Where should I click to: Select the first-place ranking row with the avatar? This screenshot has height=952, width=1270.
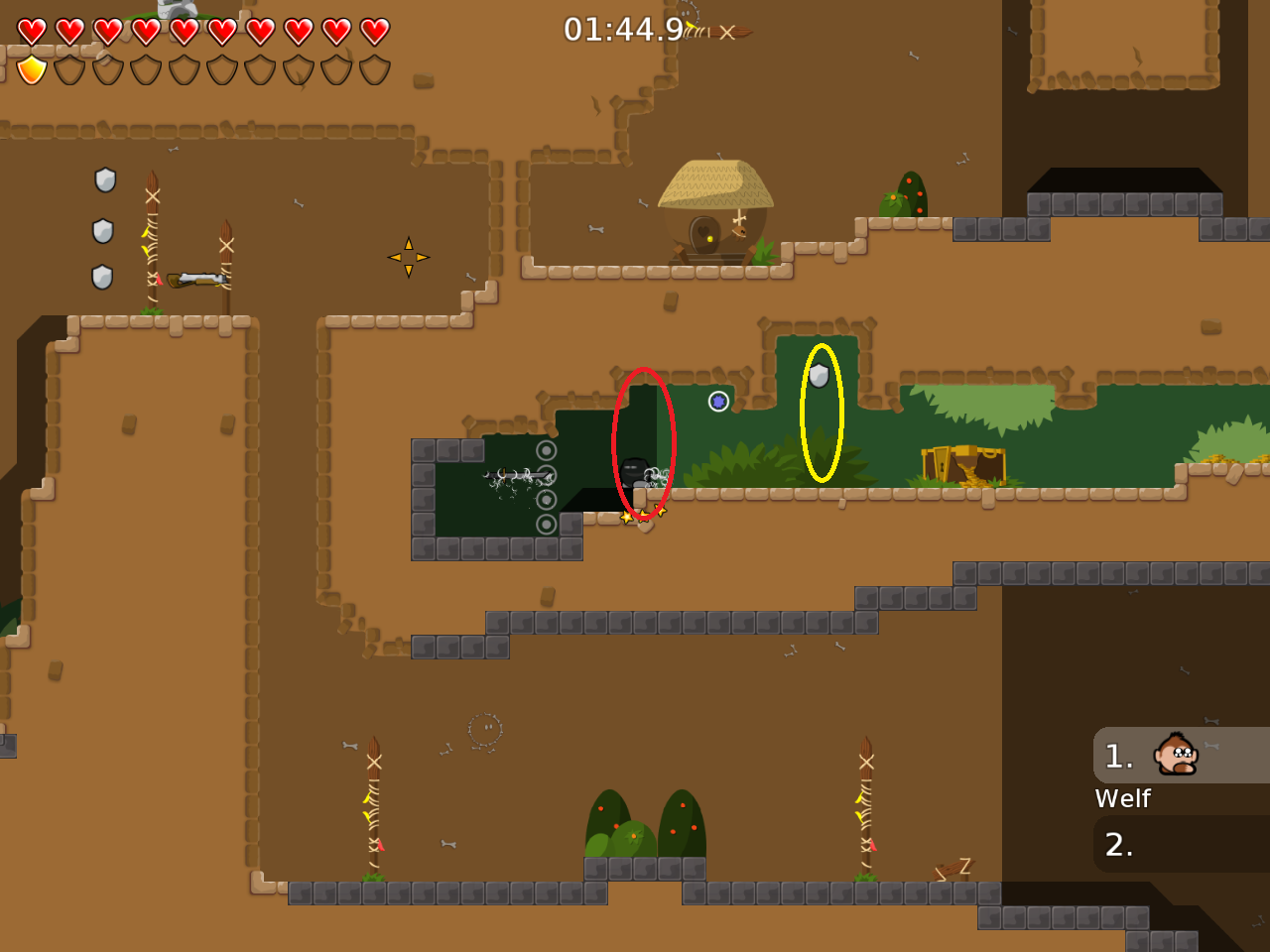click(x=1181, y=756)
